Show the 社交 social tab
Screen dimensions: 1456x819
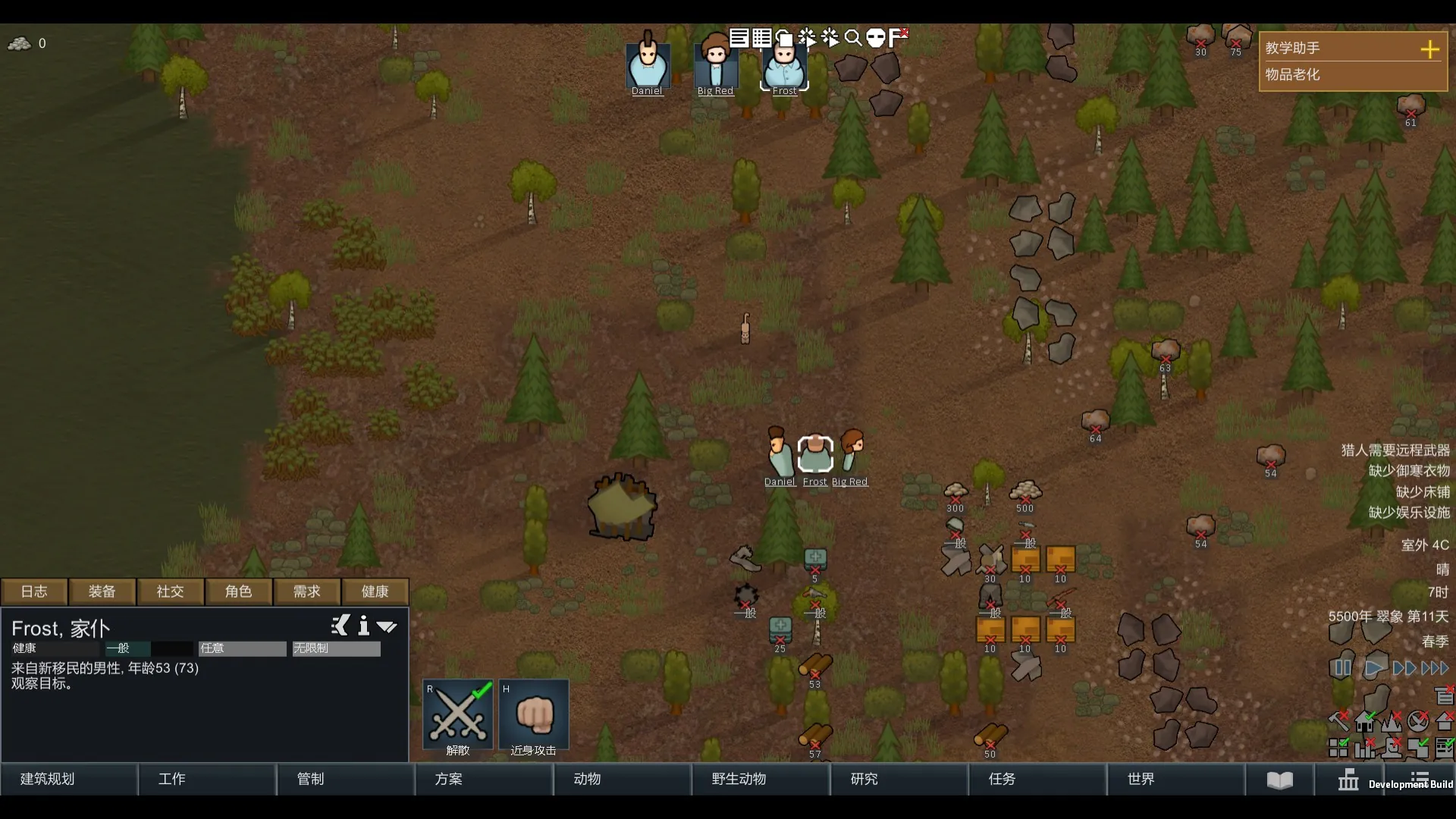171,591
